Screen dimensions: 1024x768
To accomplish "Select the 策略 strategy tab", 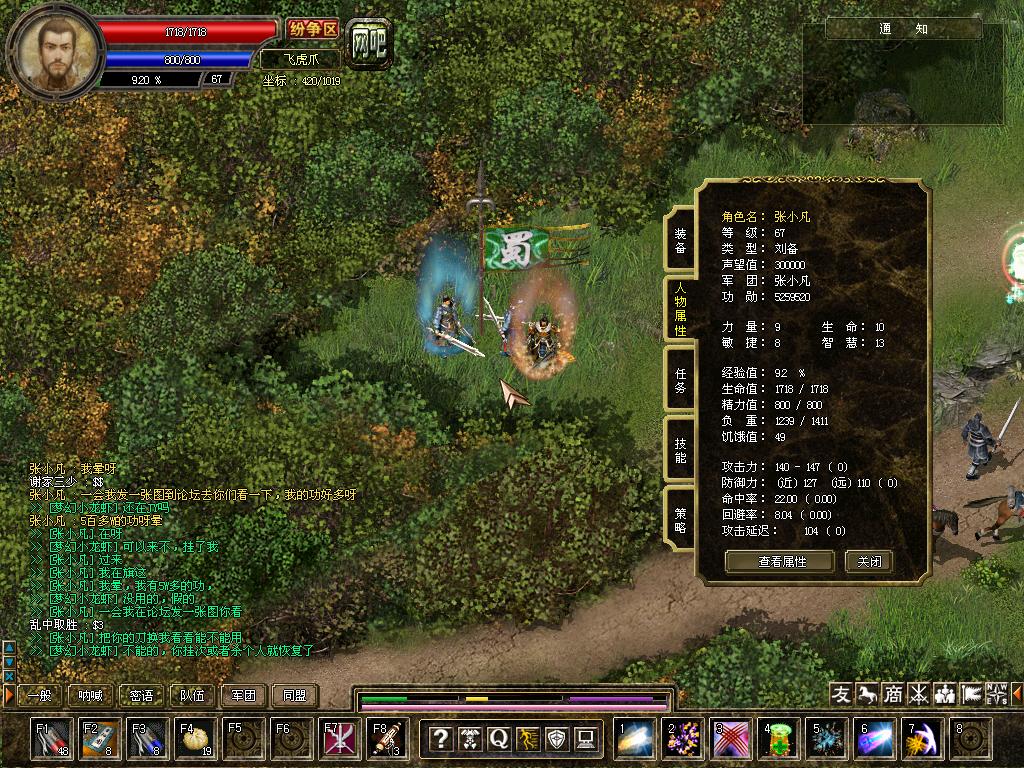I will pos(680,520).
